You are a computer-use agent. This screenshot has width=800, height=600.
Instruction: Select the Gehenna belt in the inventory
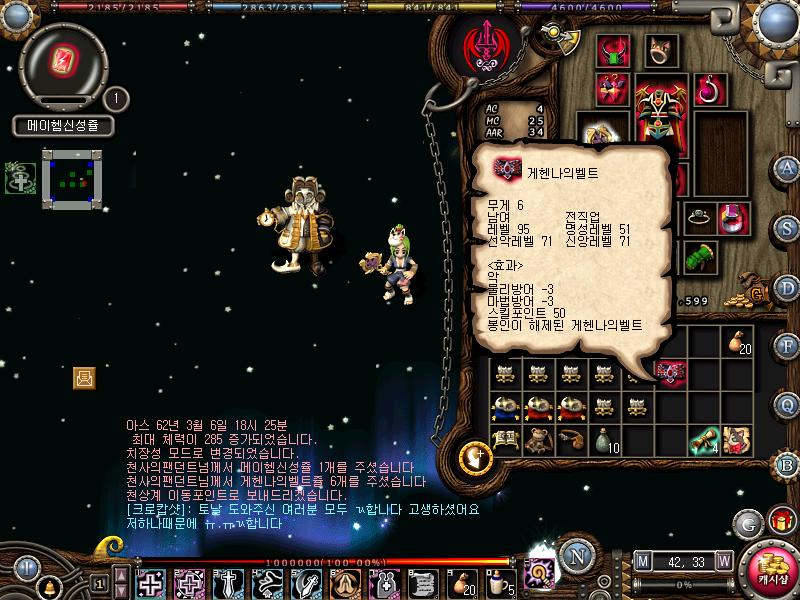[670, 372]
